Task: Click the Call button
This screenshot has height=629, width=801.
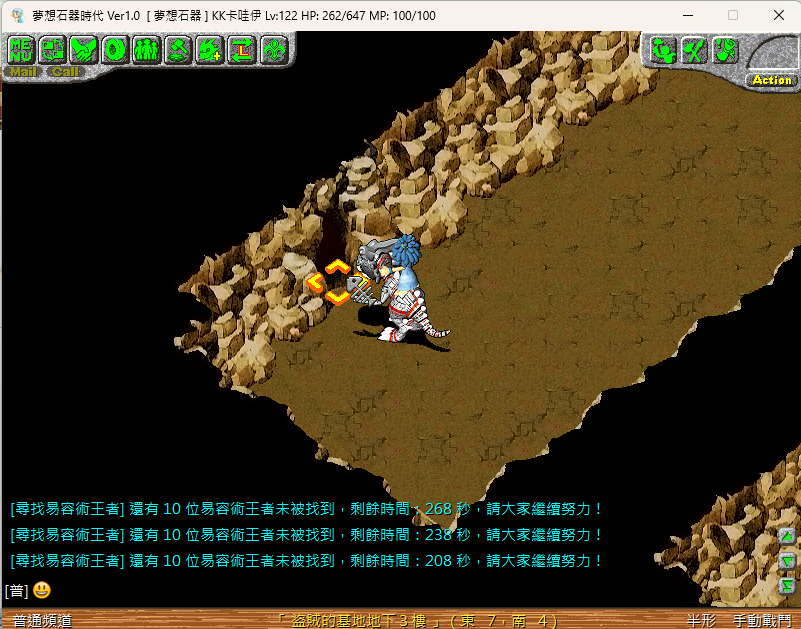Action: click(x=66, y=72)
